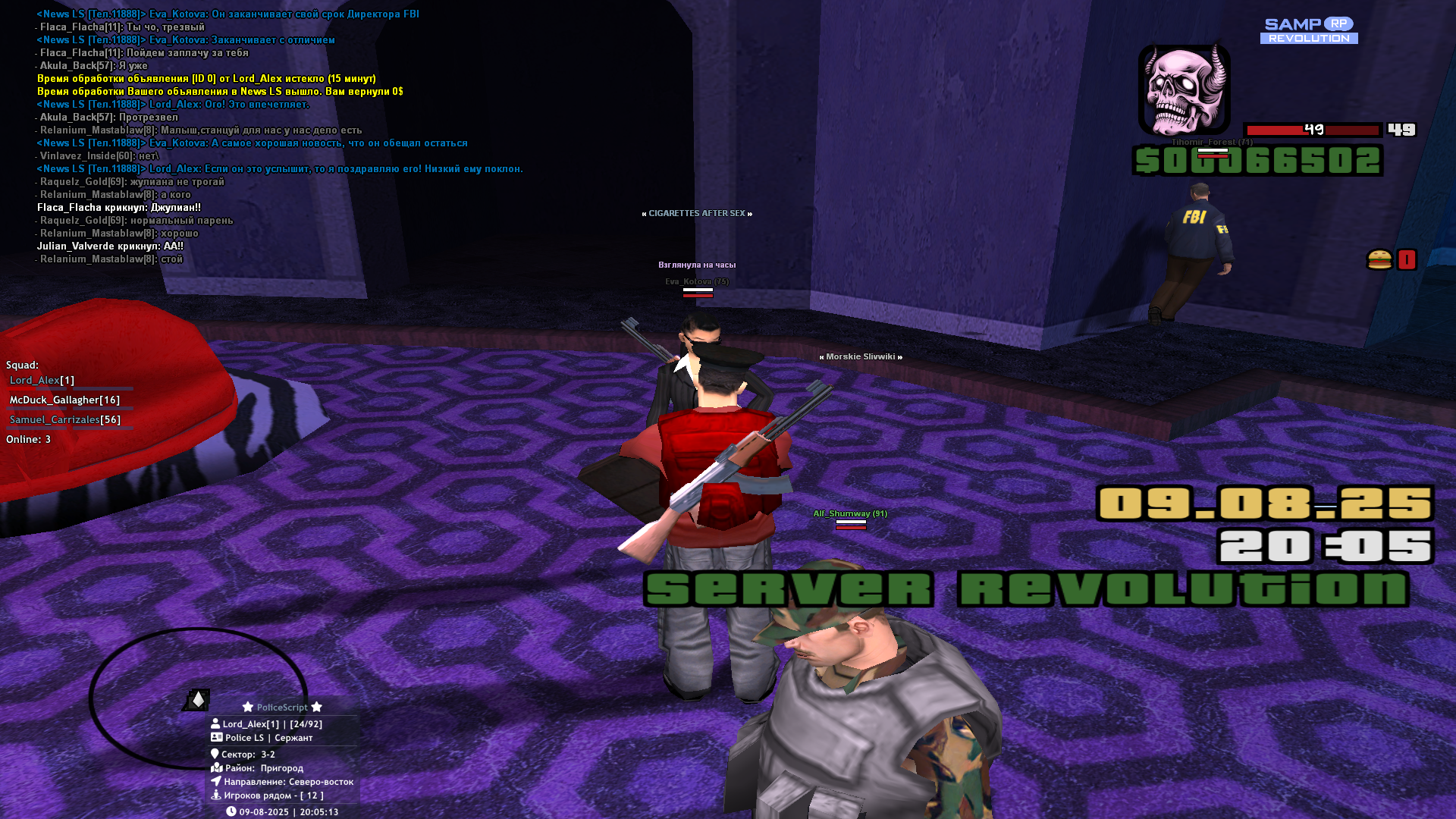The image size is (1456, 819).
Task: Select Lord_Alex in the squad list
Action: (x=42, y=380)
